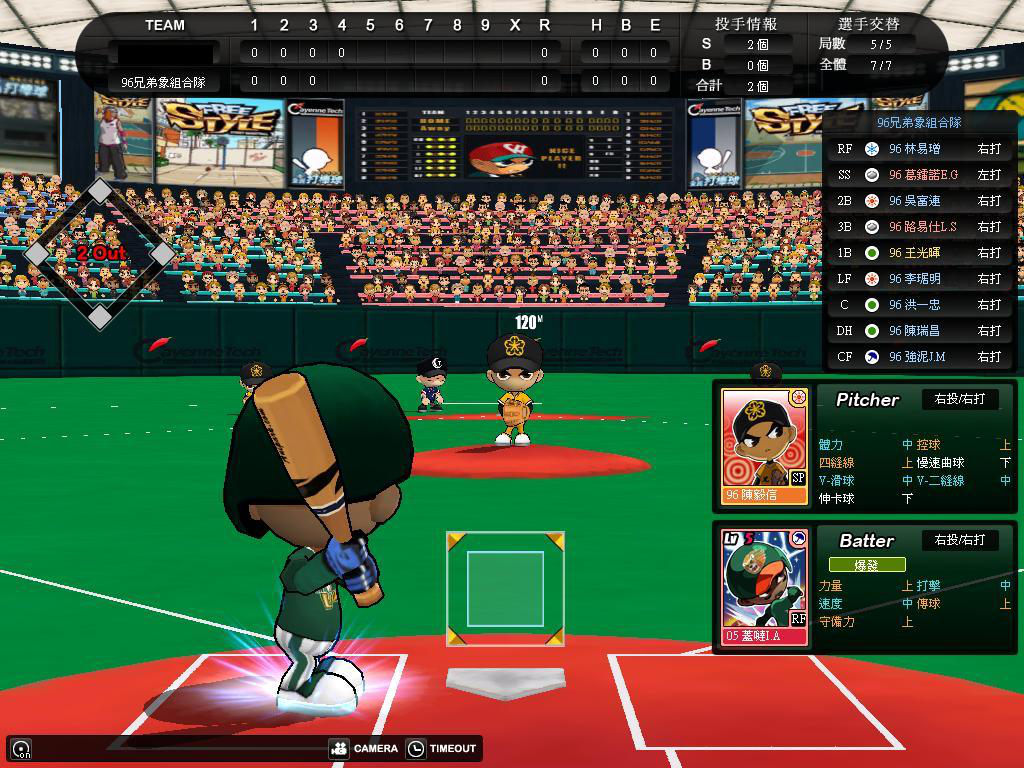Call a TIMEOUT
Viewport: 1024px width, 768px height.
443,748
